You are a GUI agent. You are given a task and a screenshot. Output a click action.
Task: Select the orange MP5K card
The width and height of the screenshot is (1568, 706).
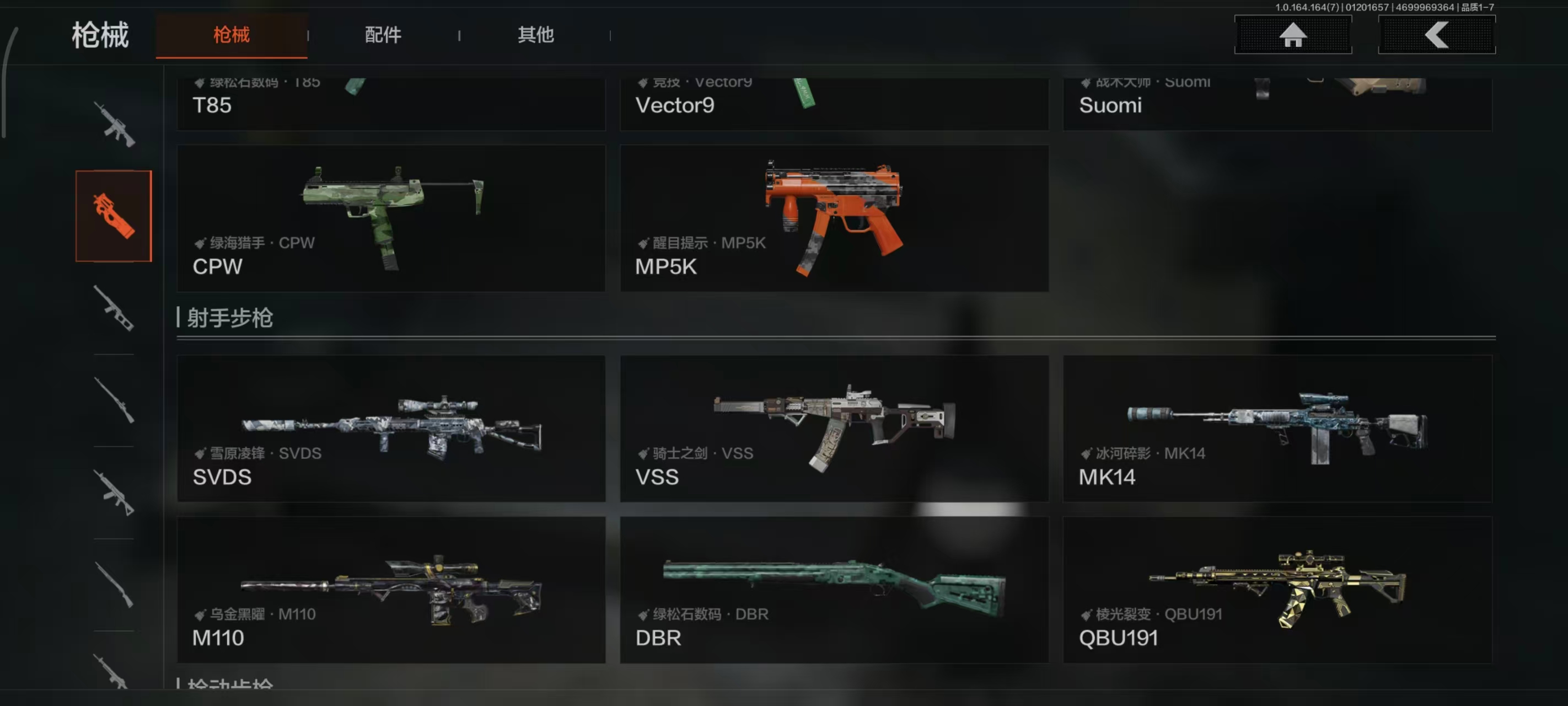pos(834,218)
